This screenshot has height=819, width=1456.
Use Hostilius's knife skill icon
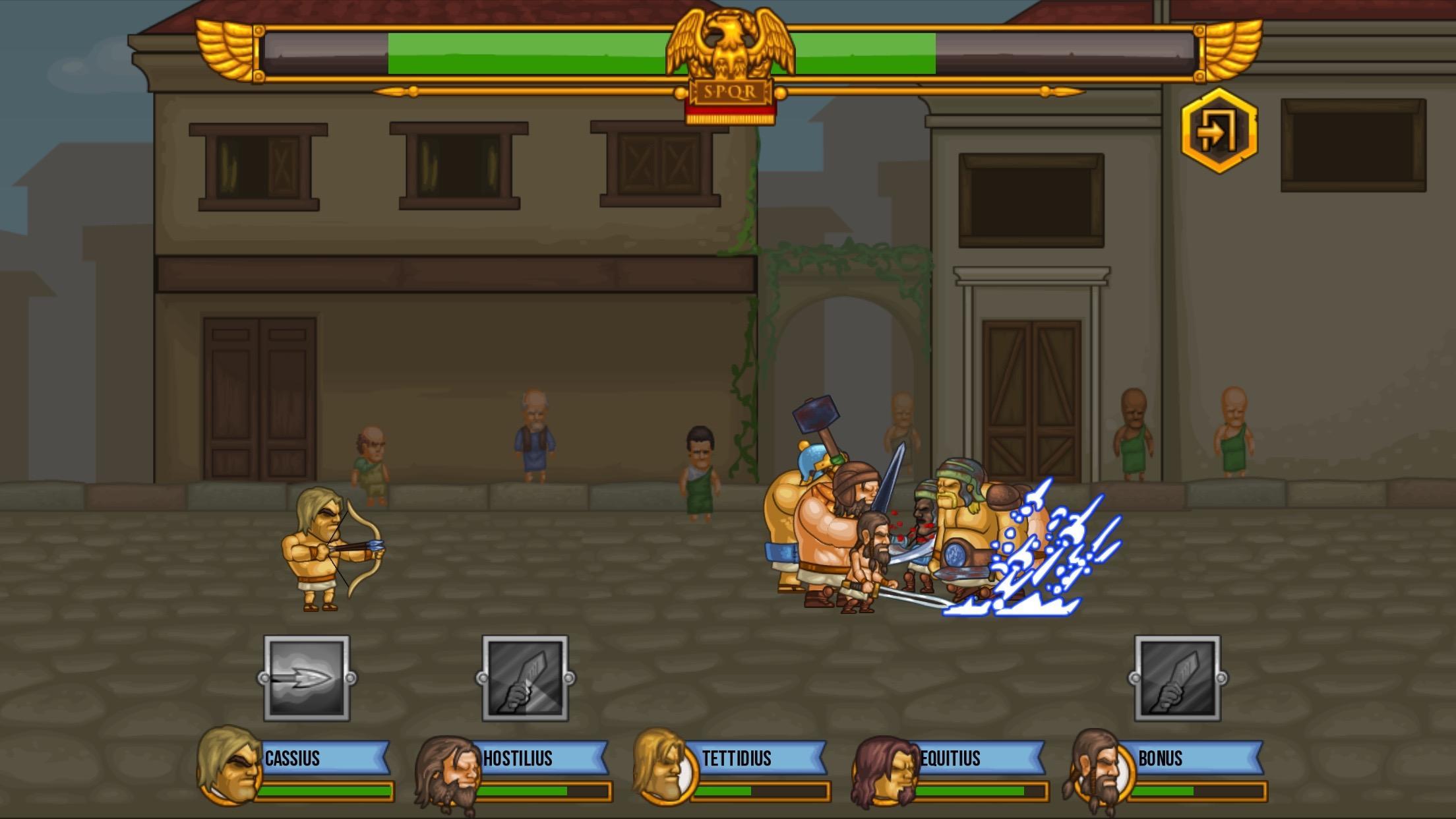(x=524, y=678)
